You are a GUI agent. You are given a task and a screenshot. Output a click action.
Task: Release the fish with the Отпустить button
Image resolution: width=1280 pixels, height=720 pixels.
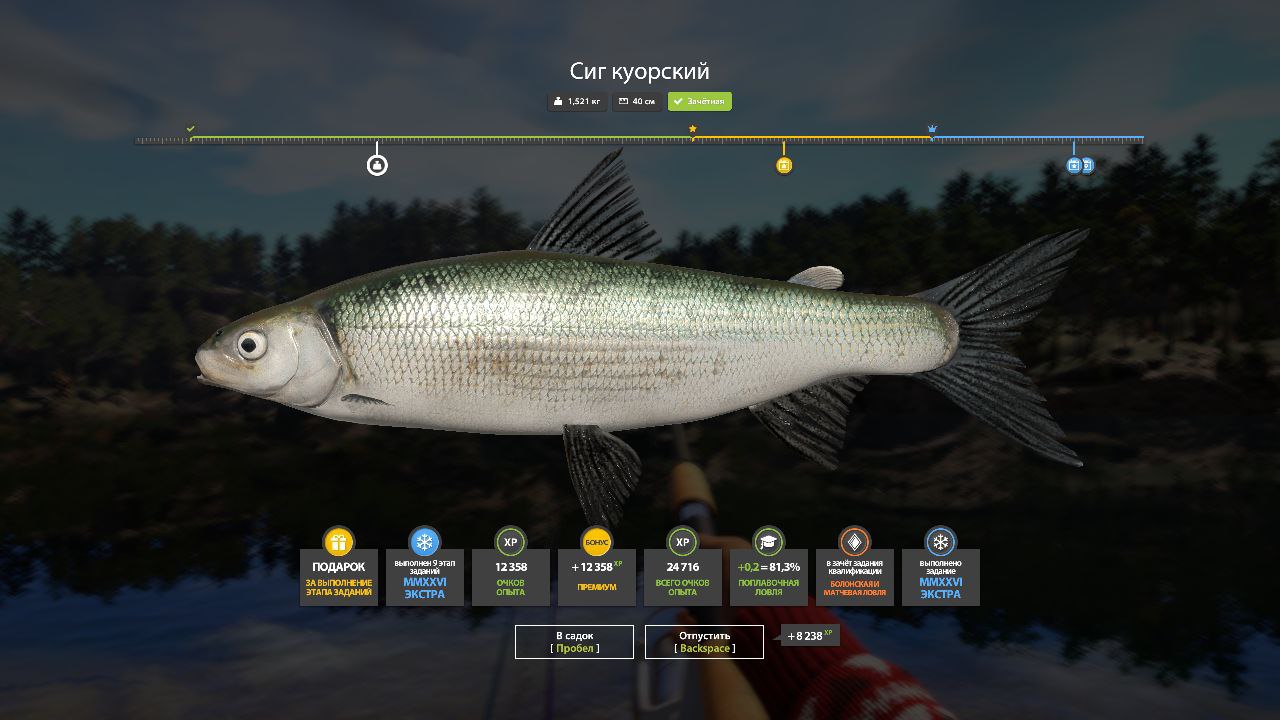tap(704, 642)
